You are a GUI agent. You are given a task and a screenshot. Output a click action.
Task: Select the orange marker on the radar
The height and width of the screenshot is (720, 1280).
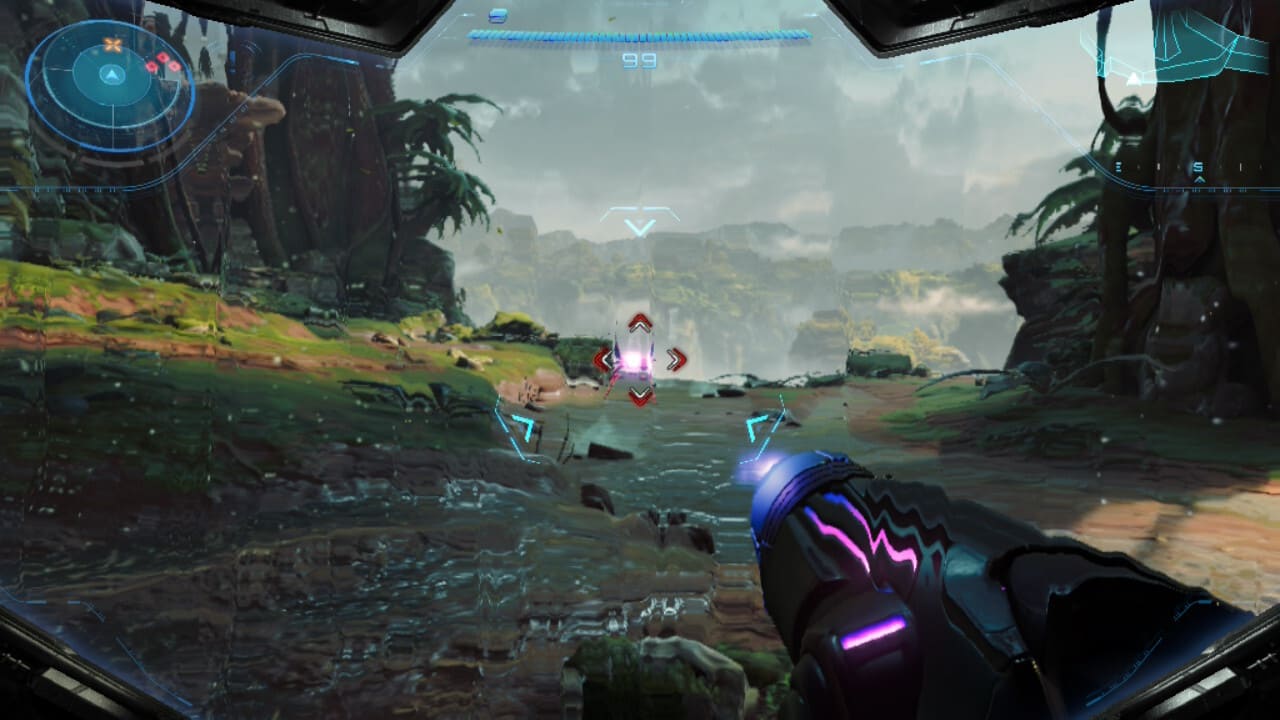[x=113, y=45]
